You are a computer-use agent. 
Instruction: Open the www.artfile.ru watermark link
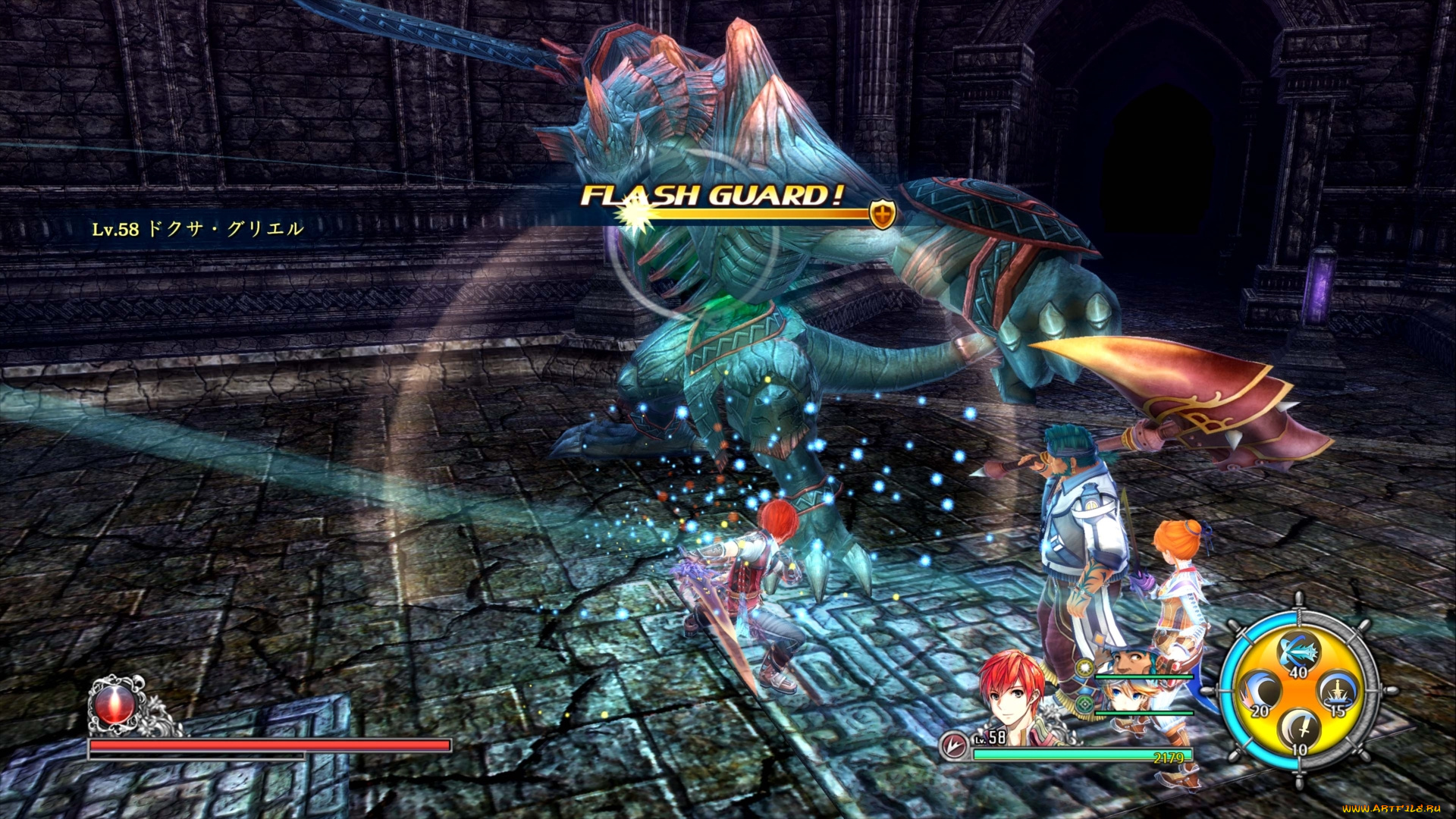1391,809
